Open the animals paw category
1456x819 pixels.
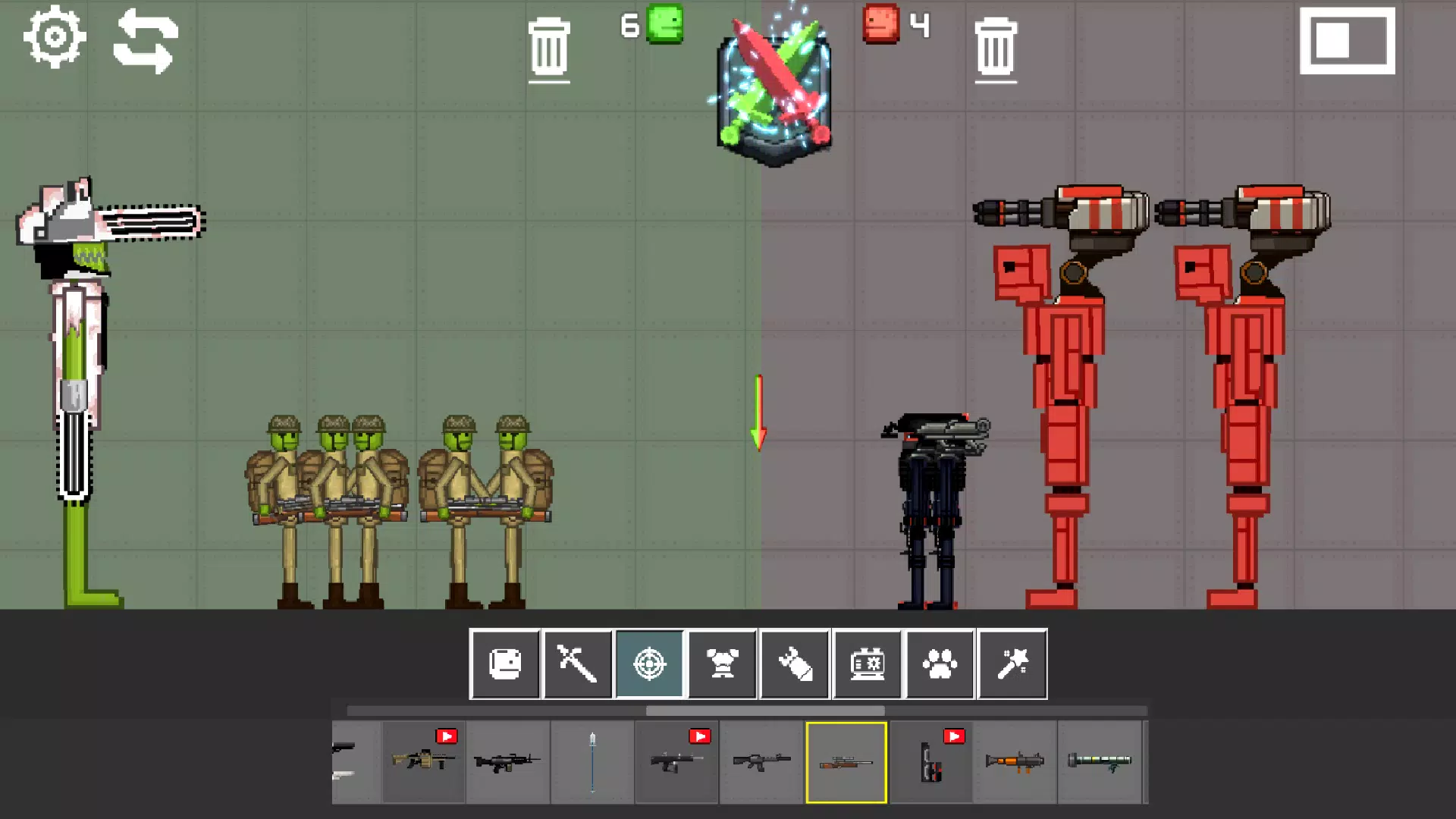939,664
